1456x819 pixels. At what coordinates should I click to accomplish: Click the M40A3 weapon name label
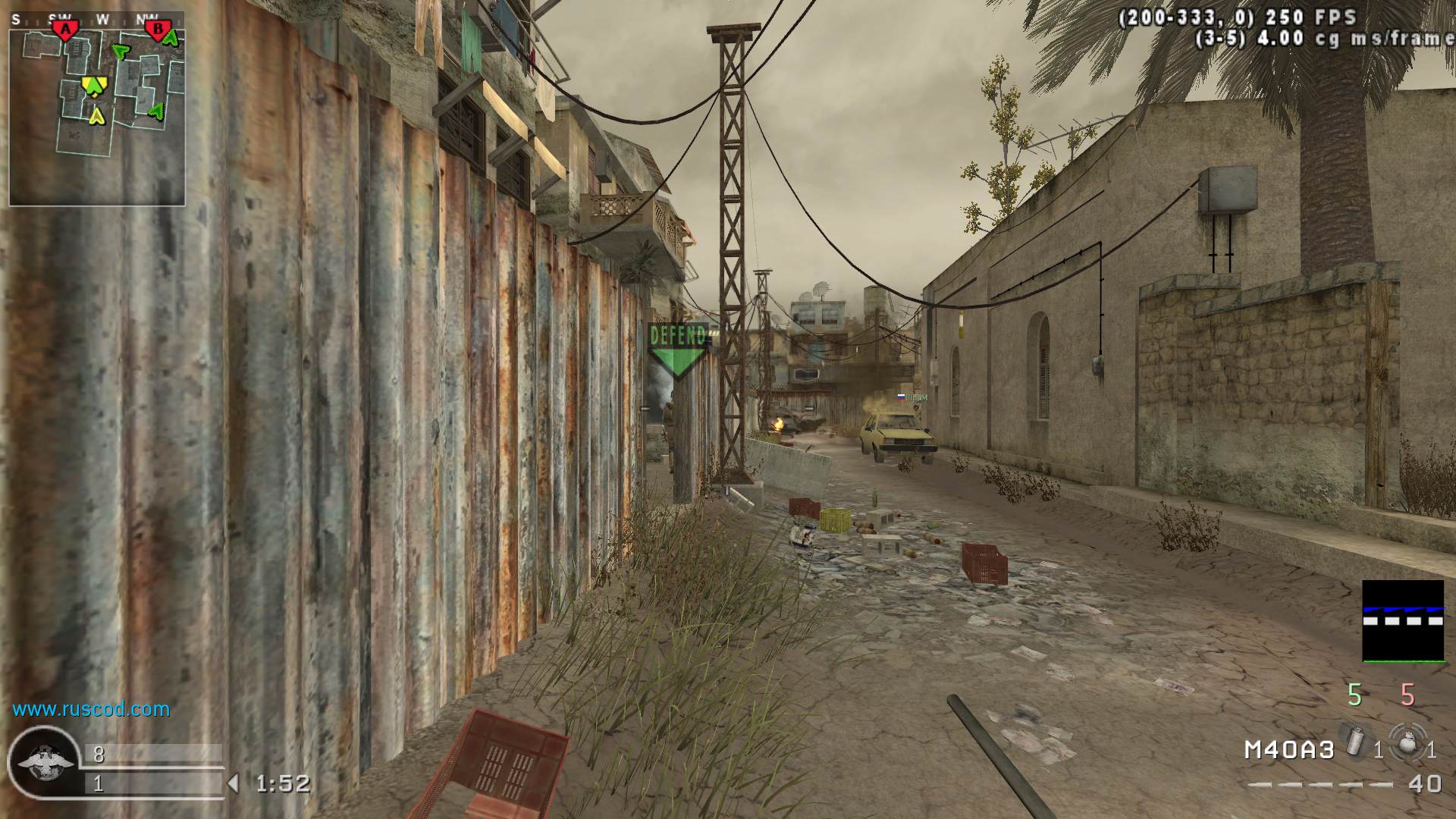(x=1289, y=750)
